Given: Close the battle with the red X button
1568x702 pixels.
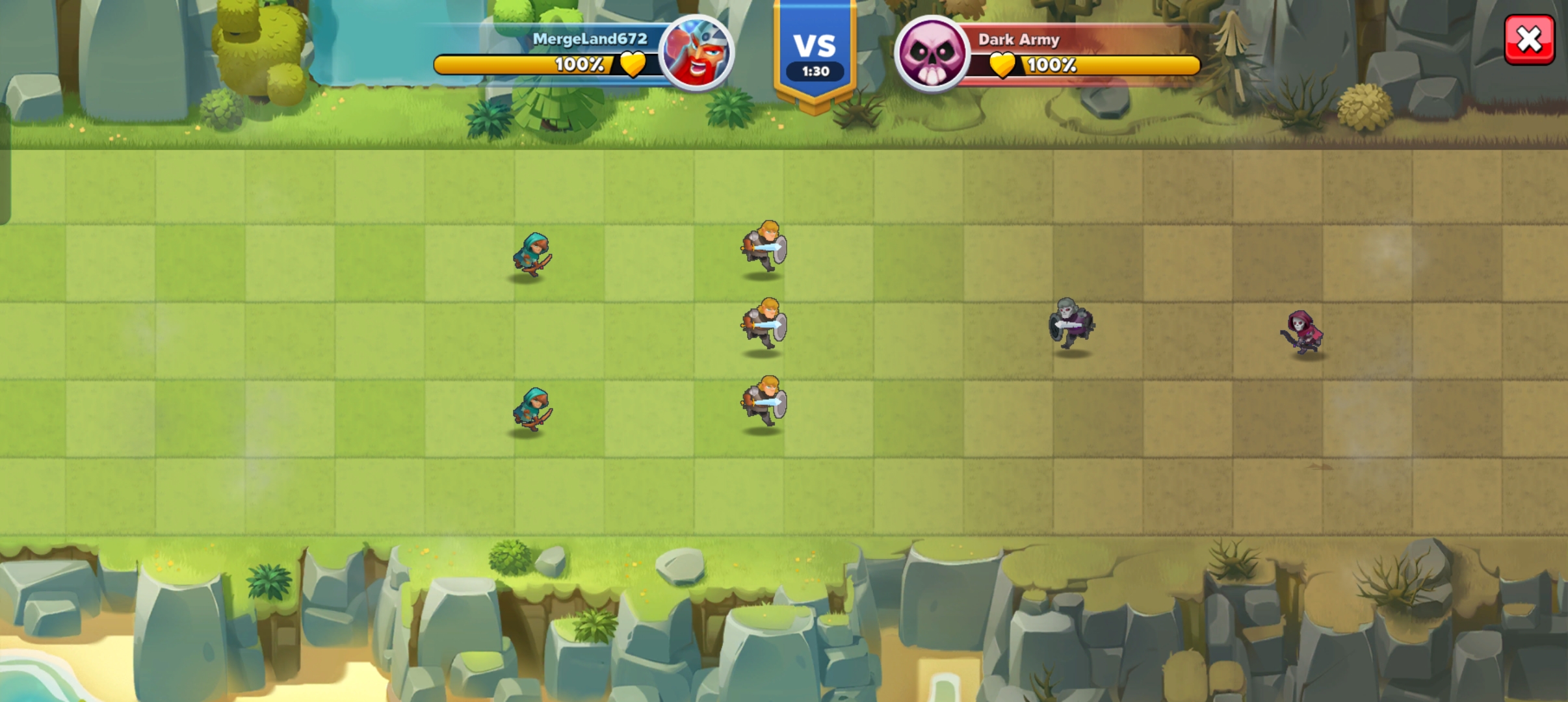Looking at the screenshot, I should coord(1529,40).
